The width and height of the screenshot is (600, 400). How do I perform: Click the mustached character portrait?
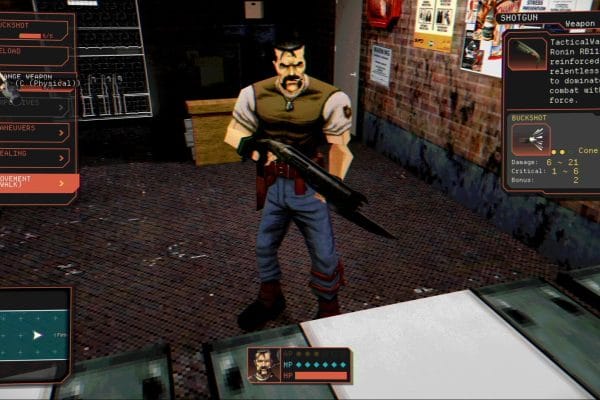pyautogui.click(x=264, y=366)
